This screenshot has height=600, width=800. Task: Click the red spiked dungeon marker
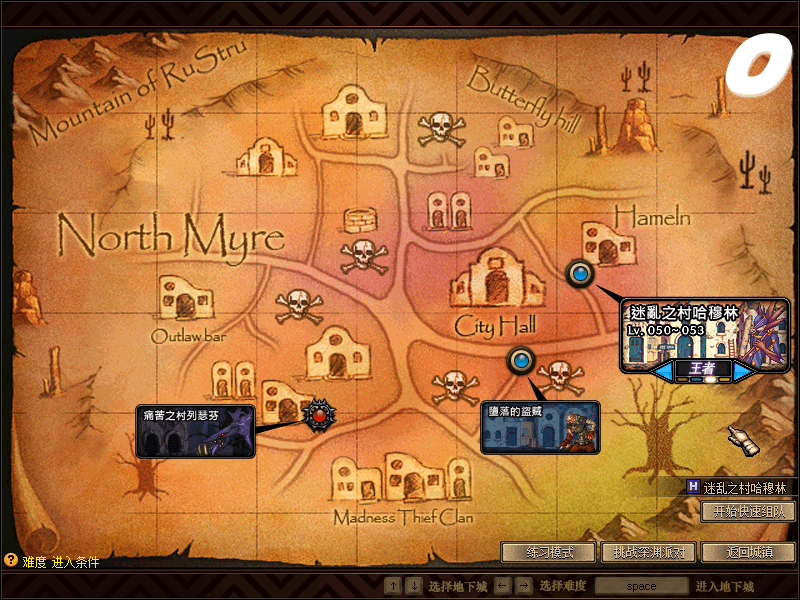pos(318,412)
